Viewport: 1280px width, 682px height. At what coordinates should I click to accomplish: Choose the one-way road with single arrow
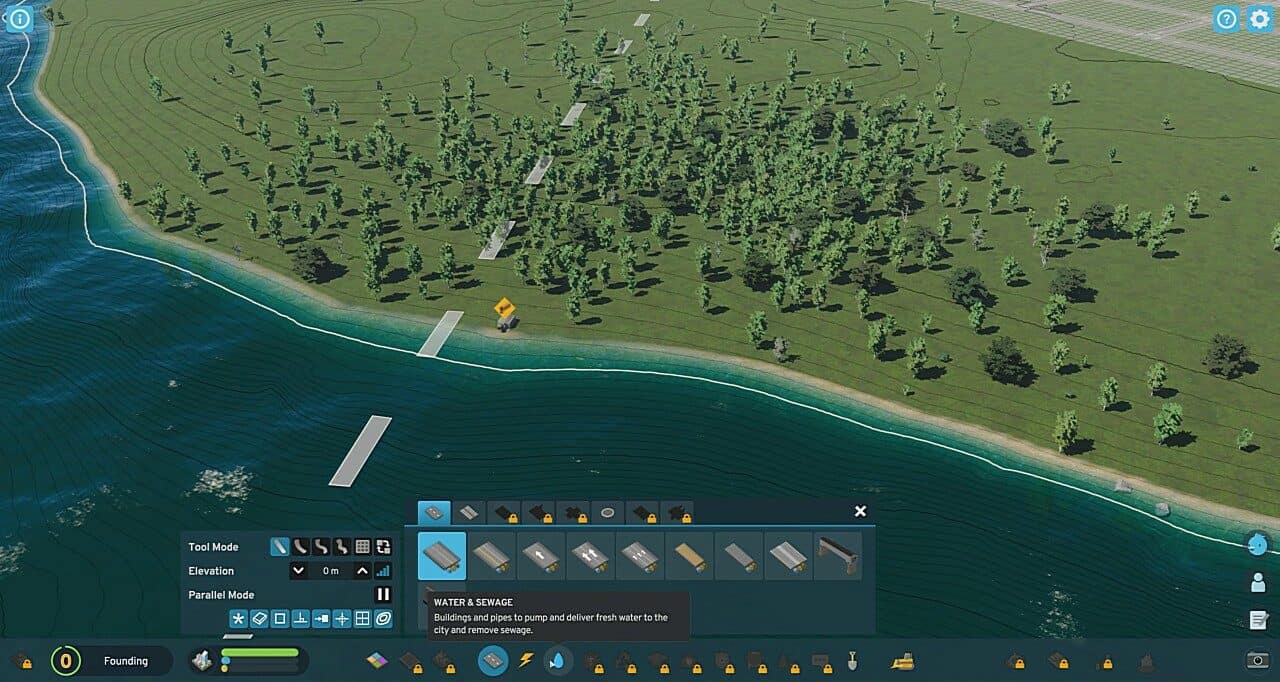(541, 556)
